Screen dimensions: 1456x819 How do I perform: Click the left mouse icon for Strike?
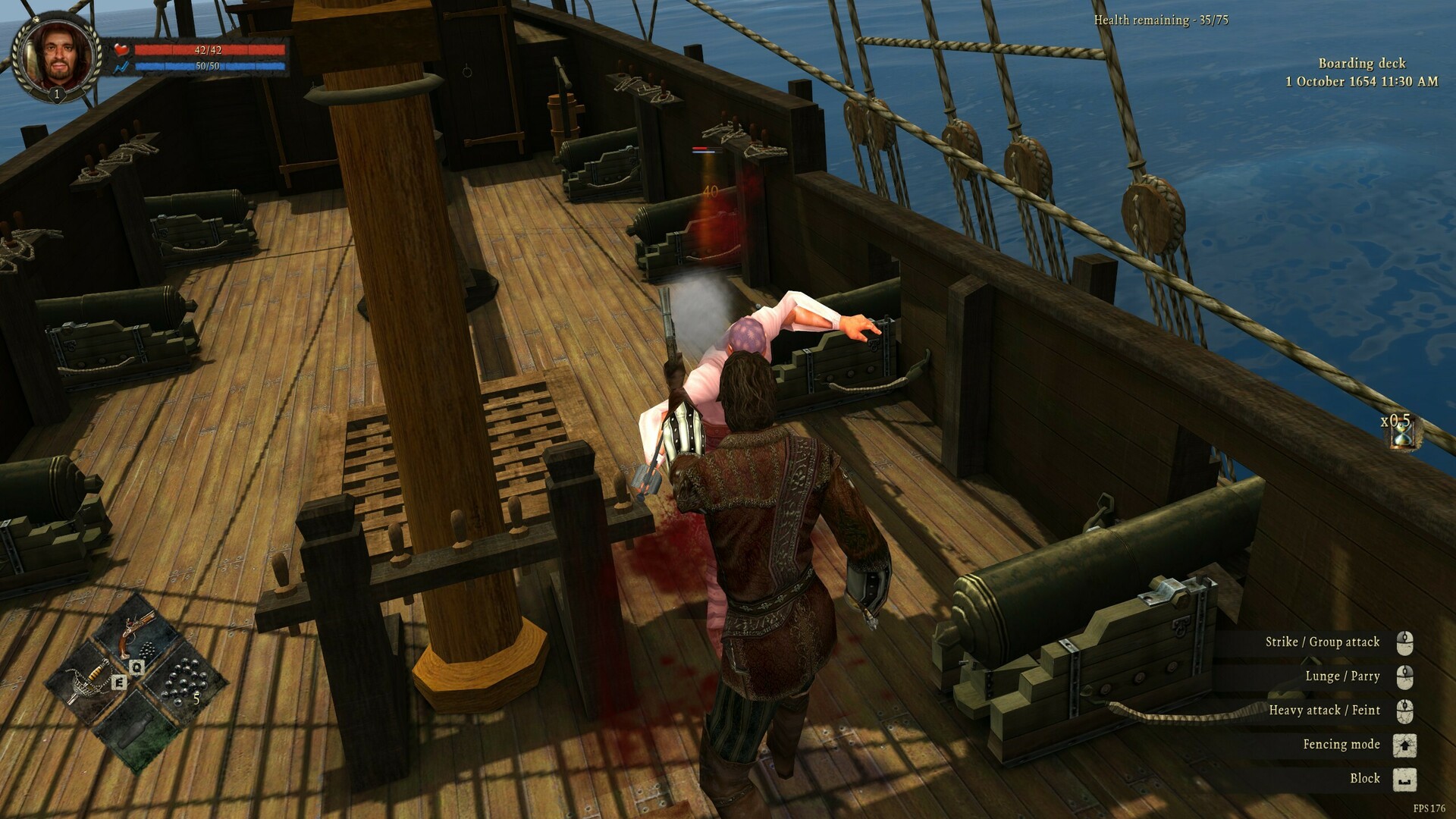tap(1407, 642)
